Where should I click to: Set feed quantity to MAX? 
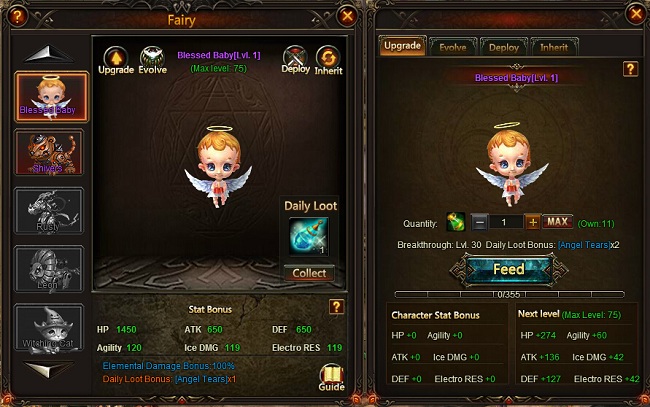(x=558, y=222)
